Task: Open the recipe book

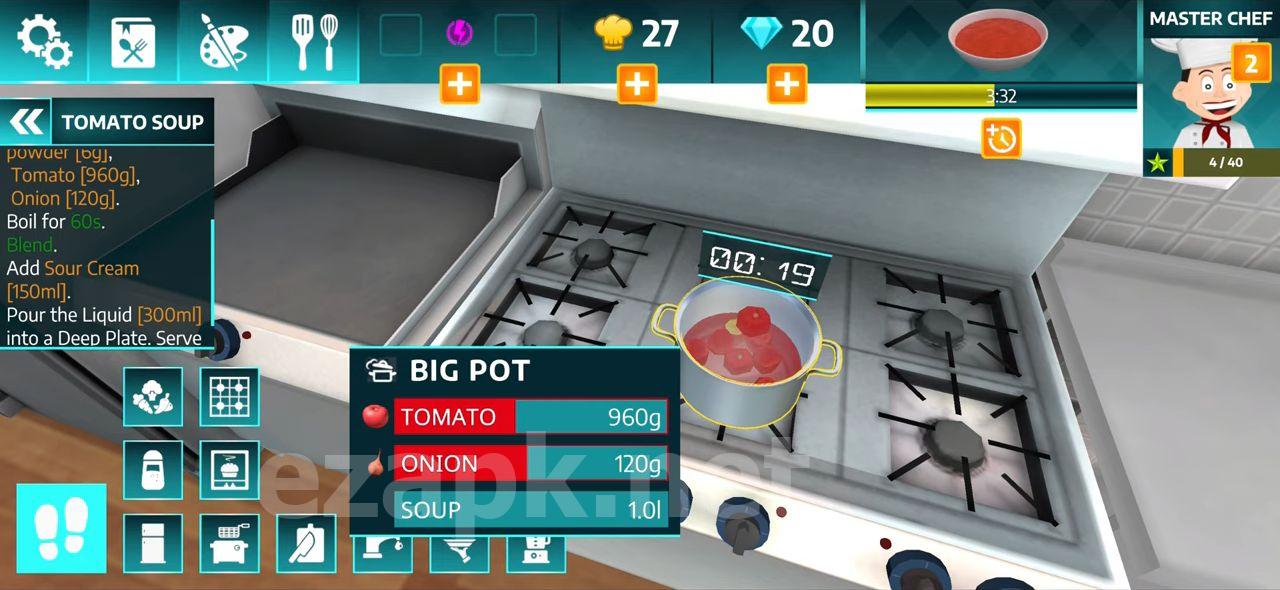Action: [x=133, y=41]
